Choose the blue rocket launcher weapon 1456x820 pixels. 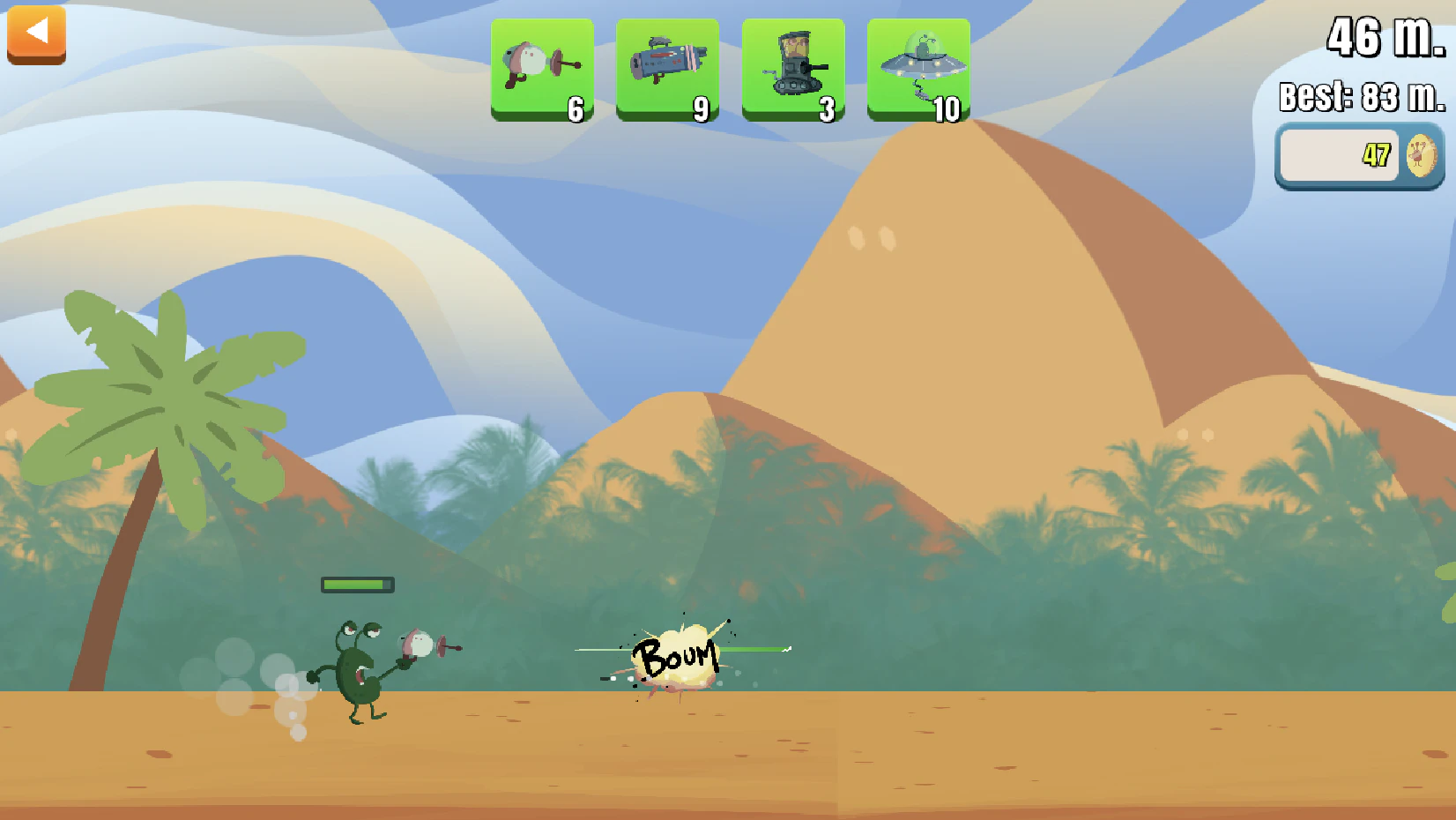pos(667,69)
